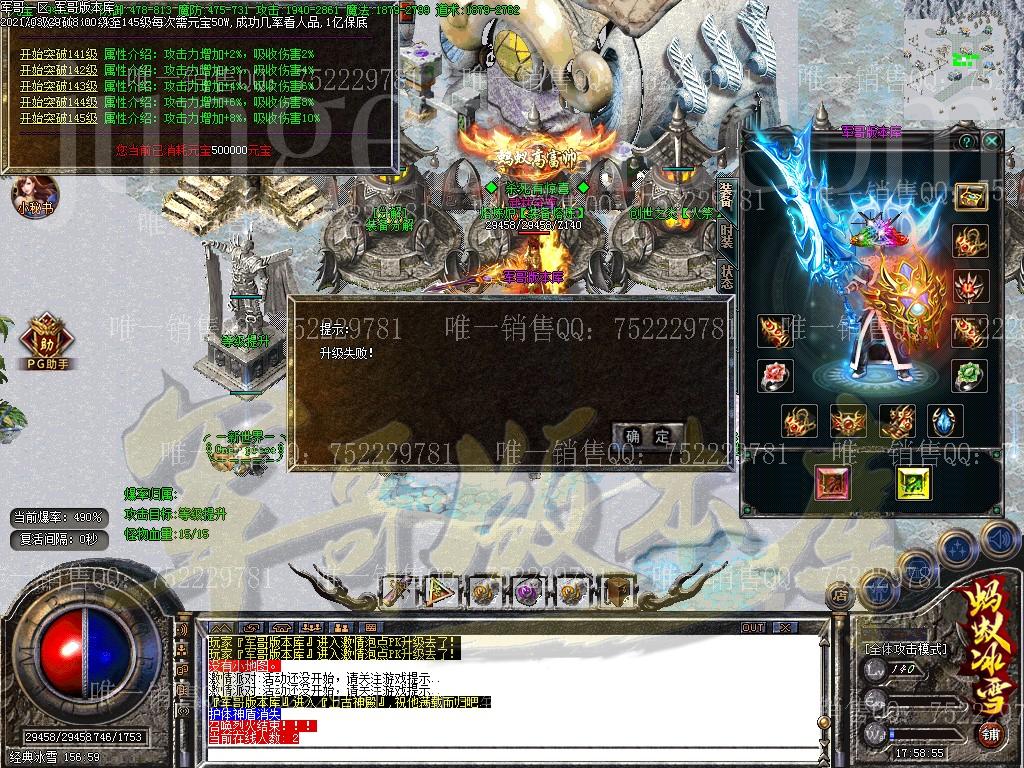Confirm the 升级失败 prompt with 确定

pyautogui.click(x=648, y=436)
